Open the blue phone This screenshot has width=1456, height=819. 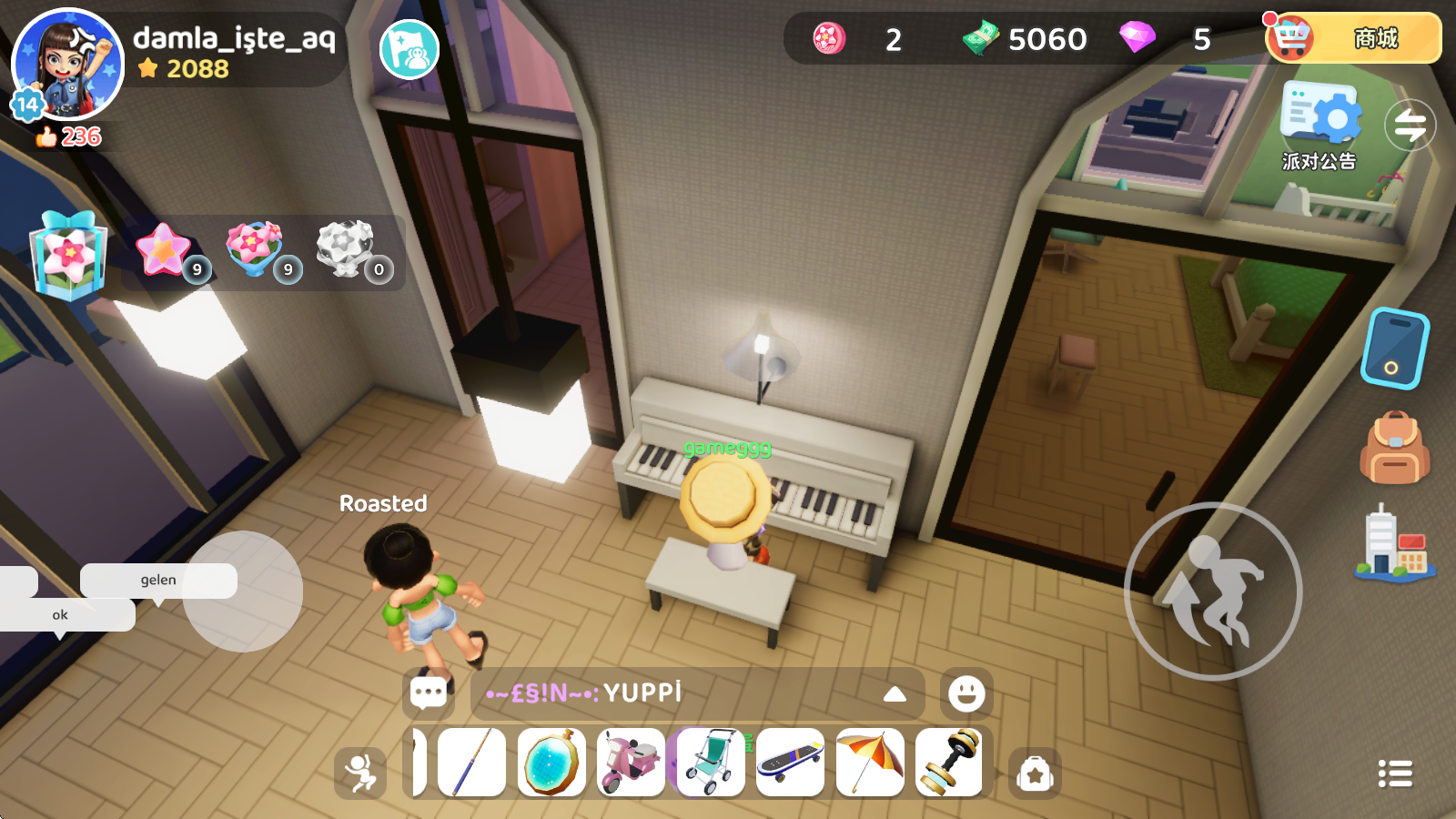1394,349
